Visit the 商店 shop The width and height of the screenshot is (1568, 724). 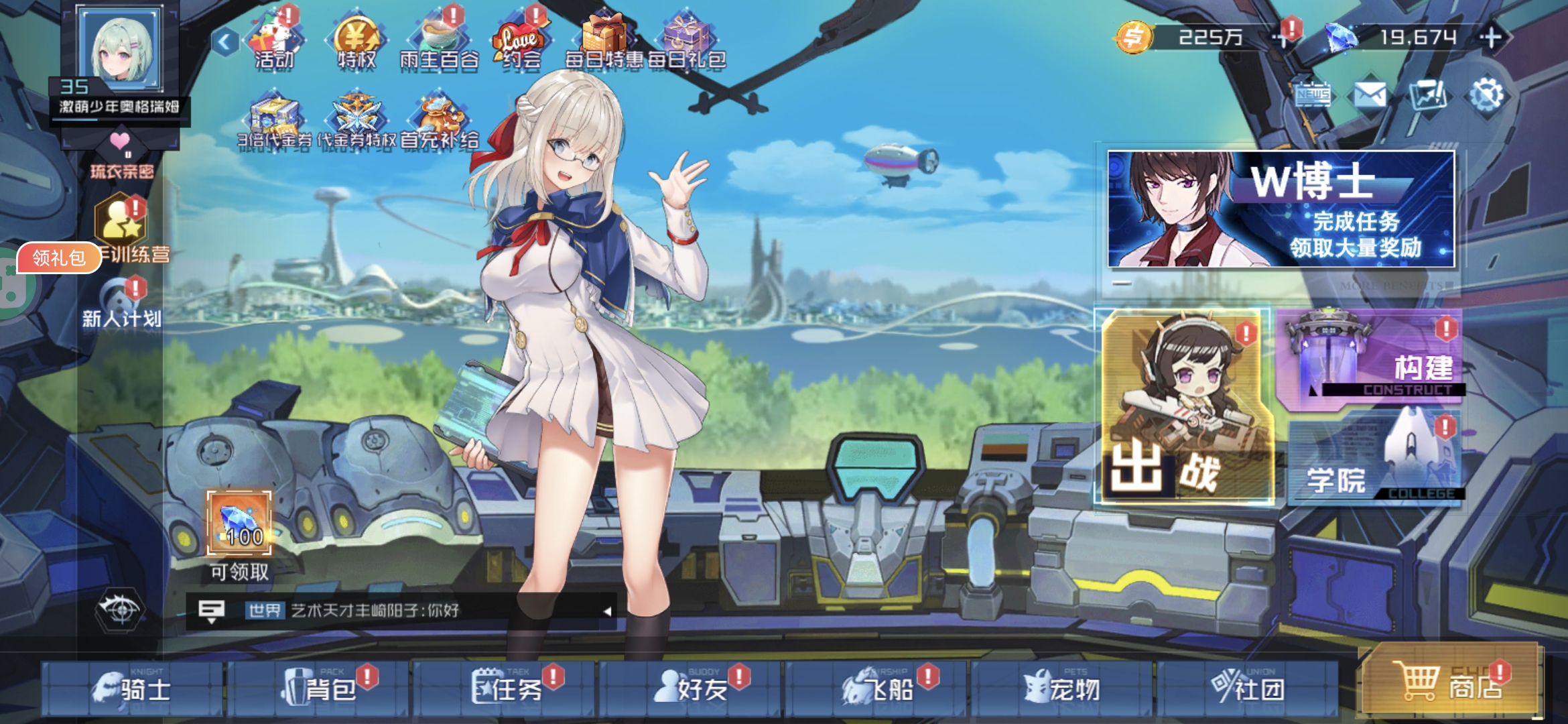1451,684
